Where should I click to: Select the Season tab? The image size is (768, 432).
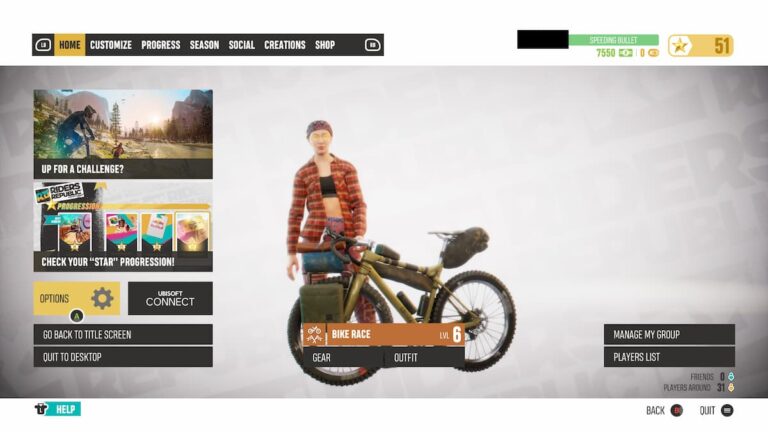204,45
